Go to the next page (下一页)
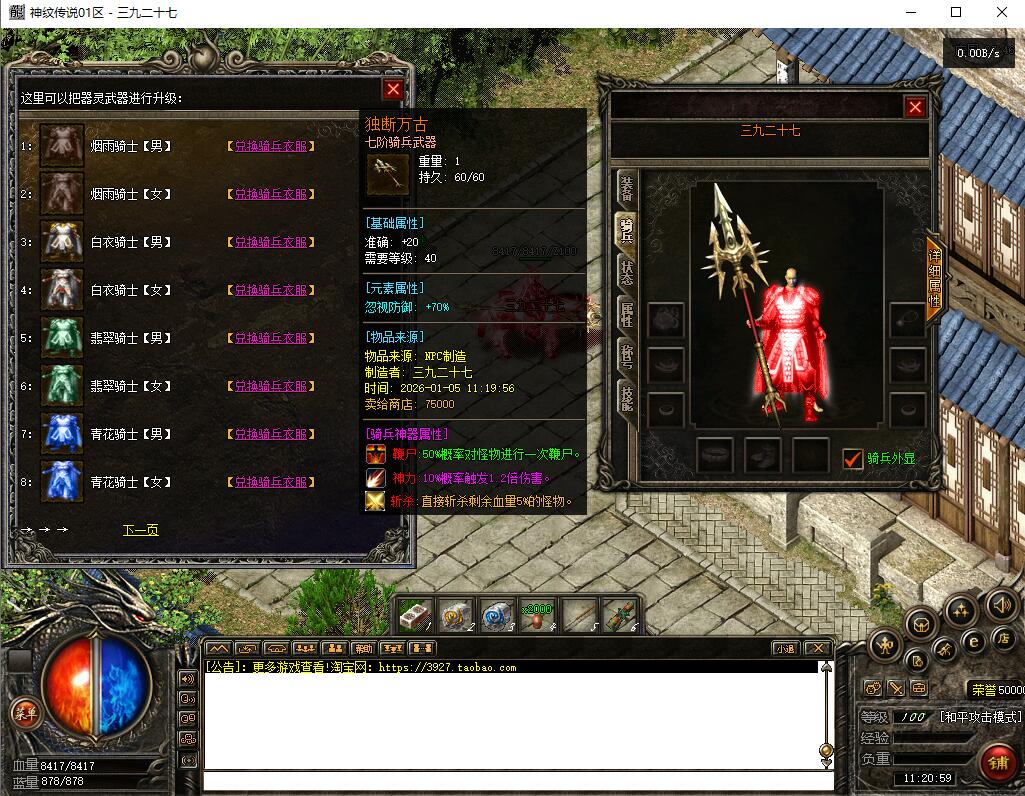Screen dimensions: 1025x796 tap(140, 530)
